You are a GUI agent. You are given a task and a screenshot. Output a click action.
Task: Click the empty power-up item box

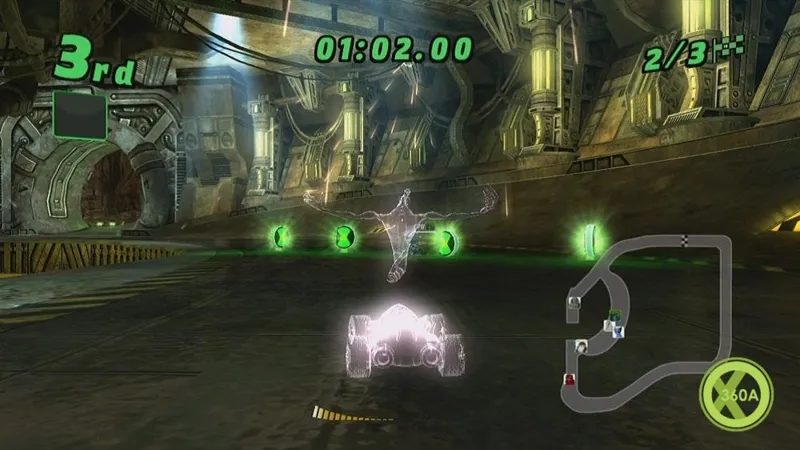pyautogui.click(x=78, y=115)
